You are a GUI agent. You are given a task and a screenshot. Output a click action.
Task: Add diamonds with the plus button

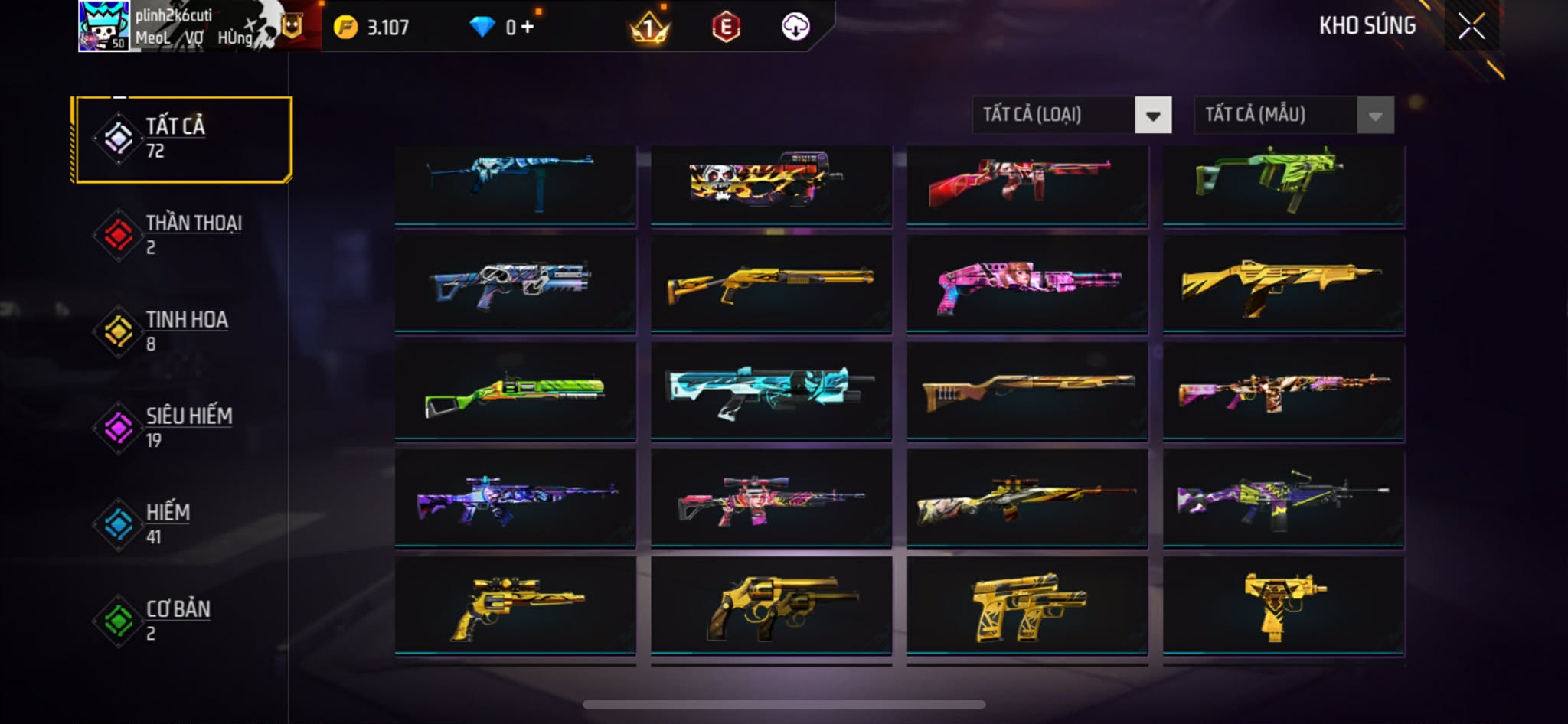click(x=528, y=28)
